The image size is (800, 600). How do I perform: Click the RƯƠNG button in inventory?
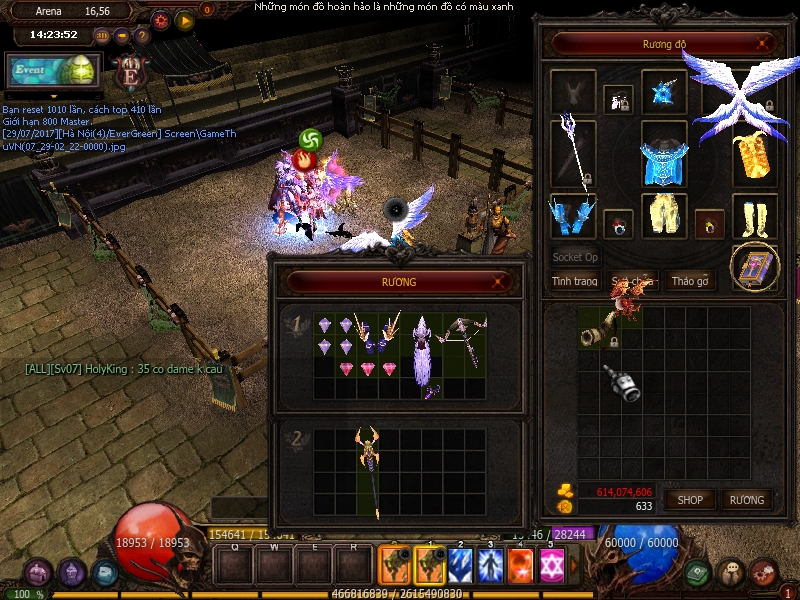746,500
